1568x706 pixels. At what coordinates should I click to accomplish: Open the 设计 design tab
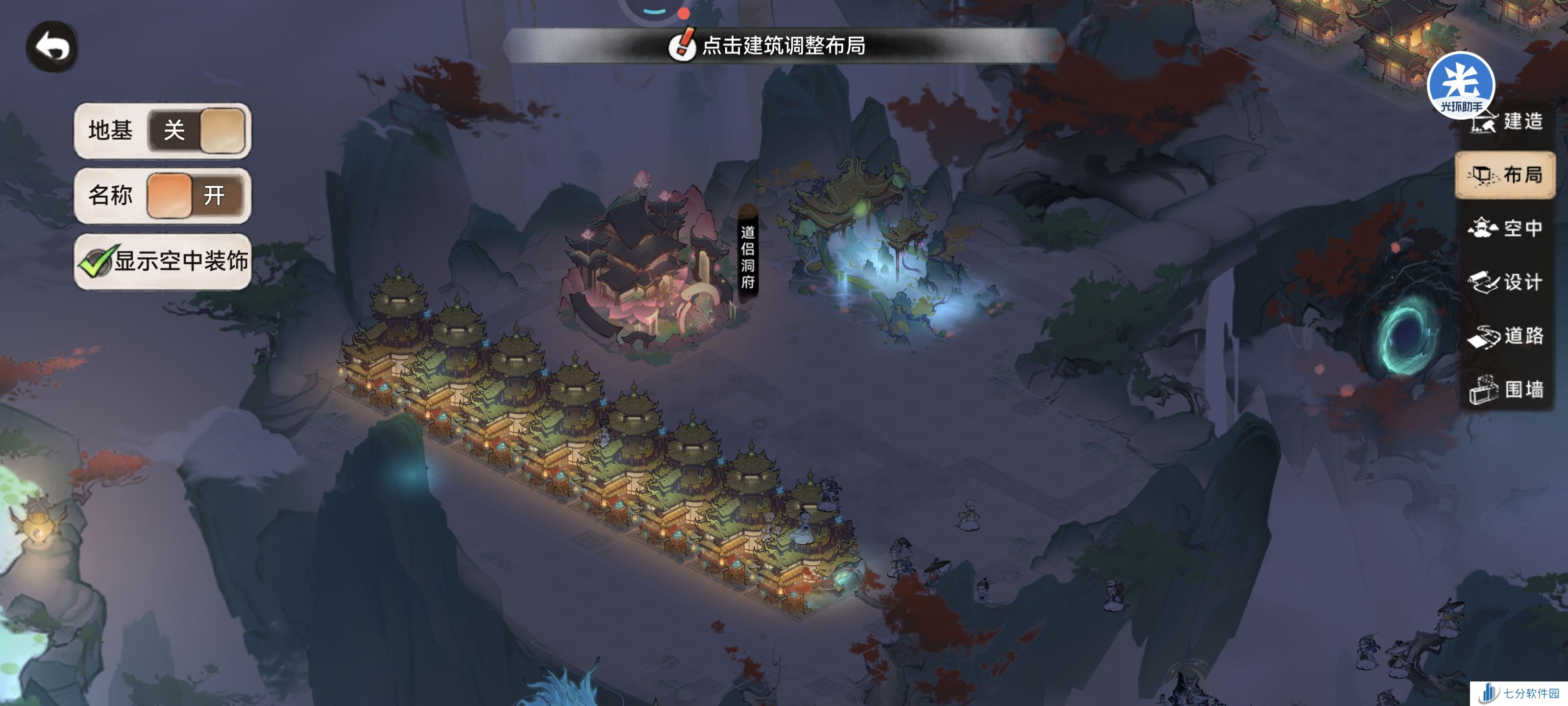(x=1505, y=282)
